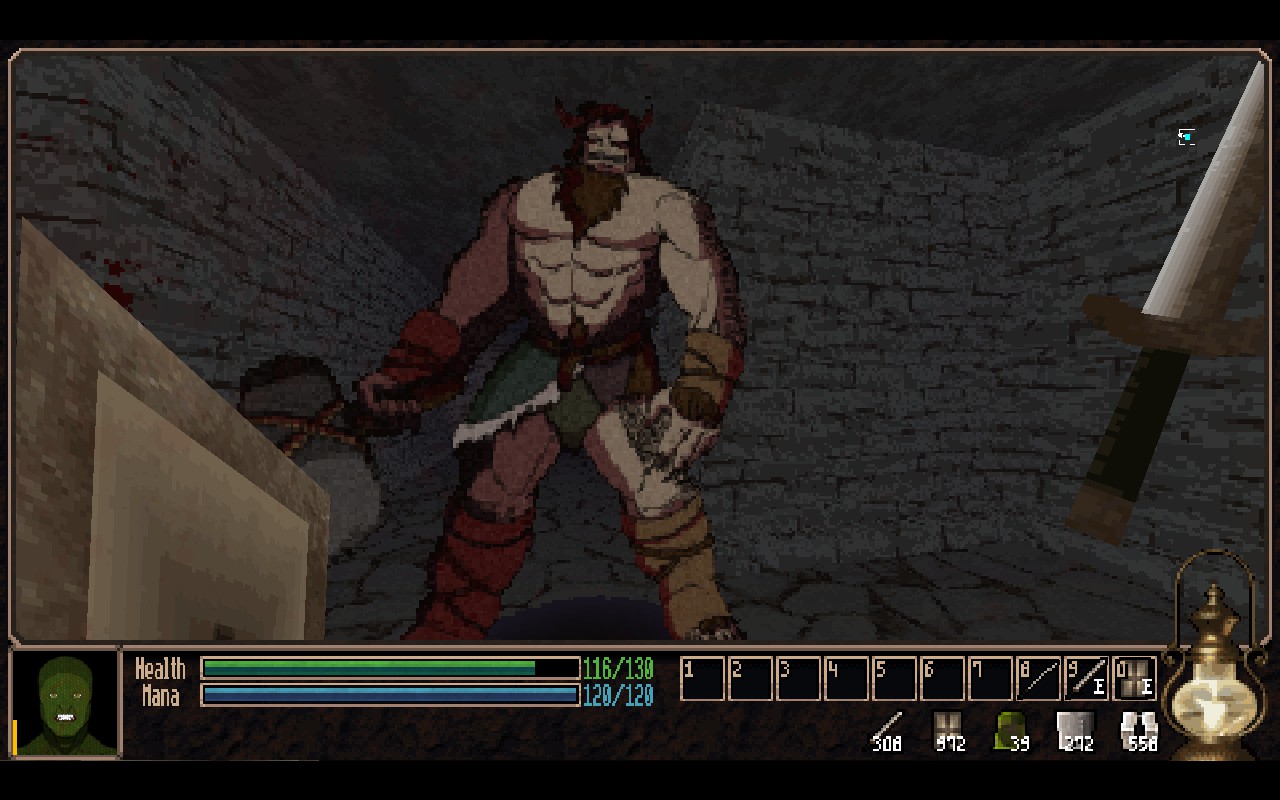Click the green helmet durability icon
Image resolution: width=1280 pixels, height=800 pixels.
point(1011,730)
